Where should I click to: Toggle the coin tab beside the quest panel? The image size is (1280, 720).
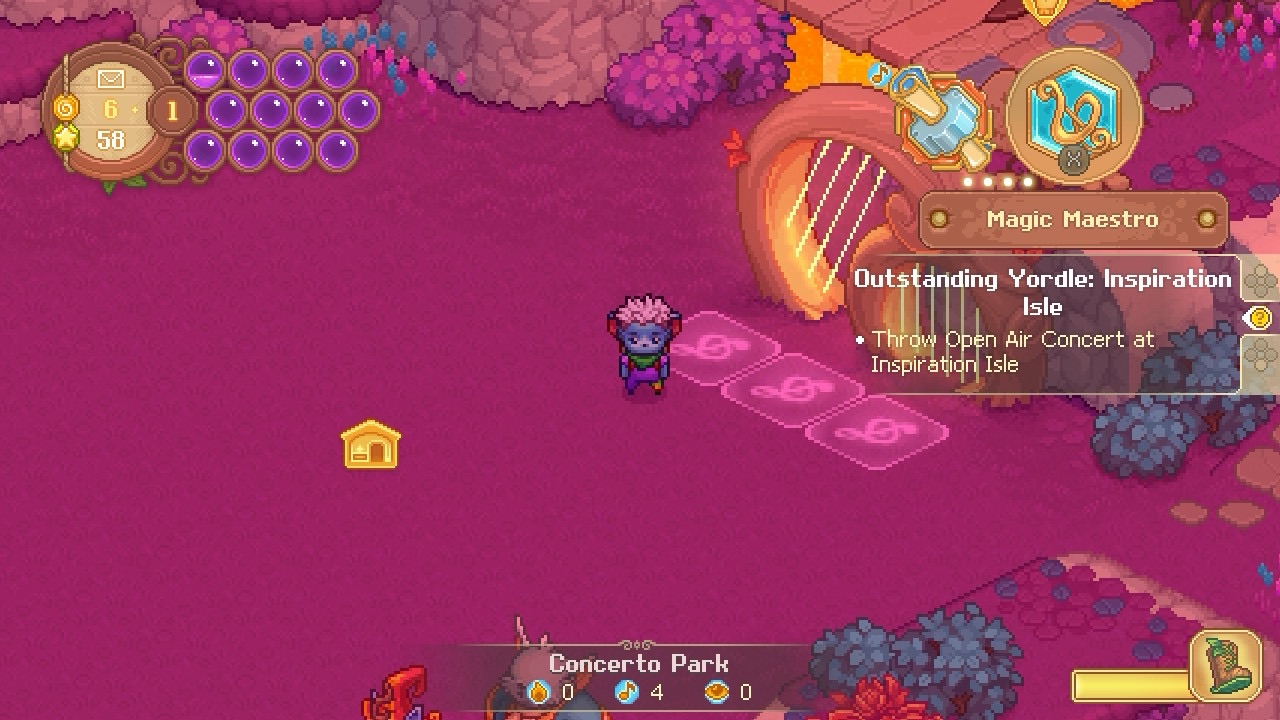pos(1260,317)
